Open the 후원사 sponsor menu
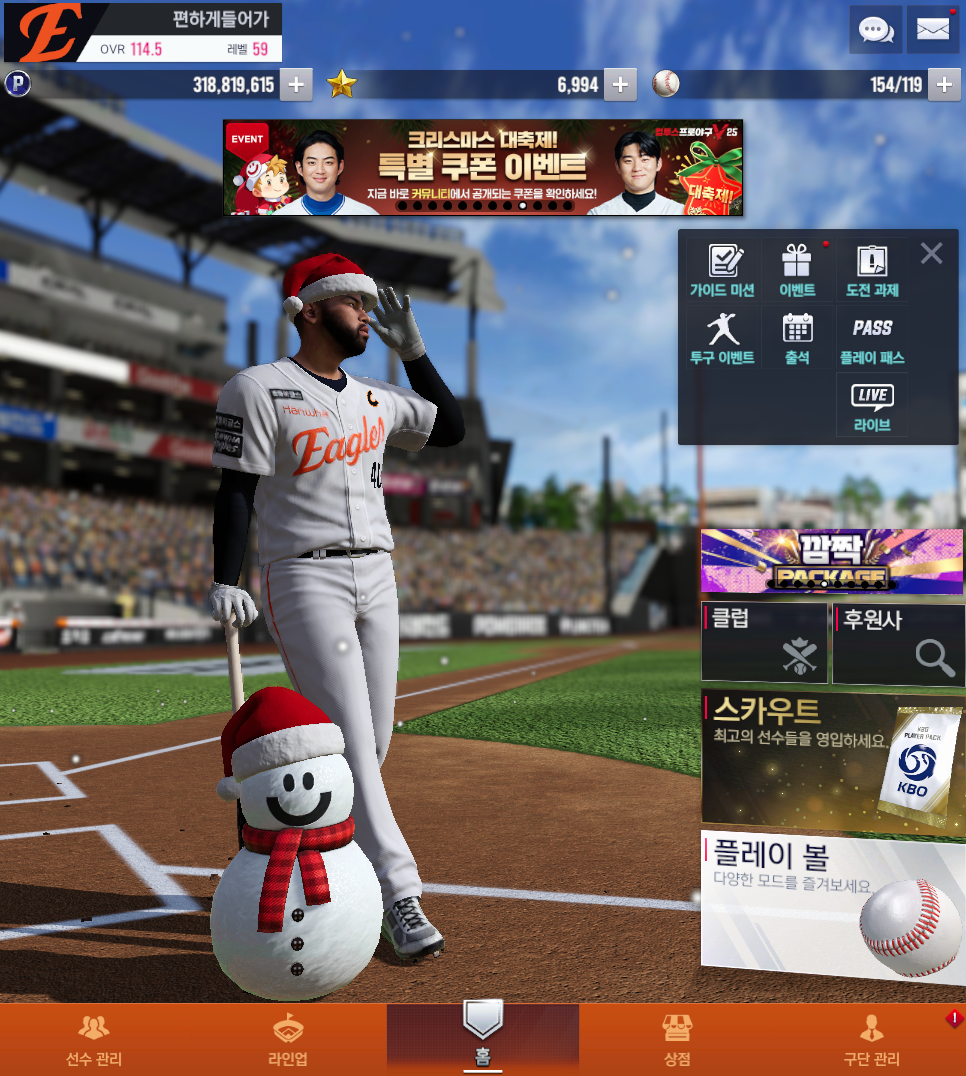 [898, 643]
